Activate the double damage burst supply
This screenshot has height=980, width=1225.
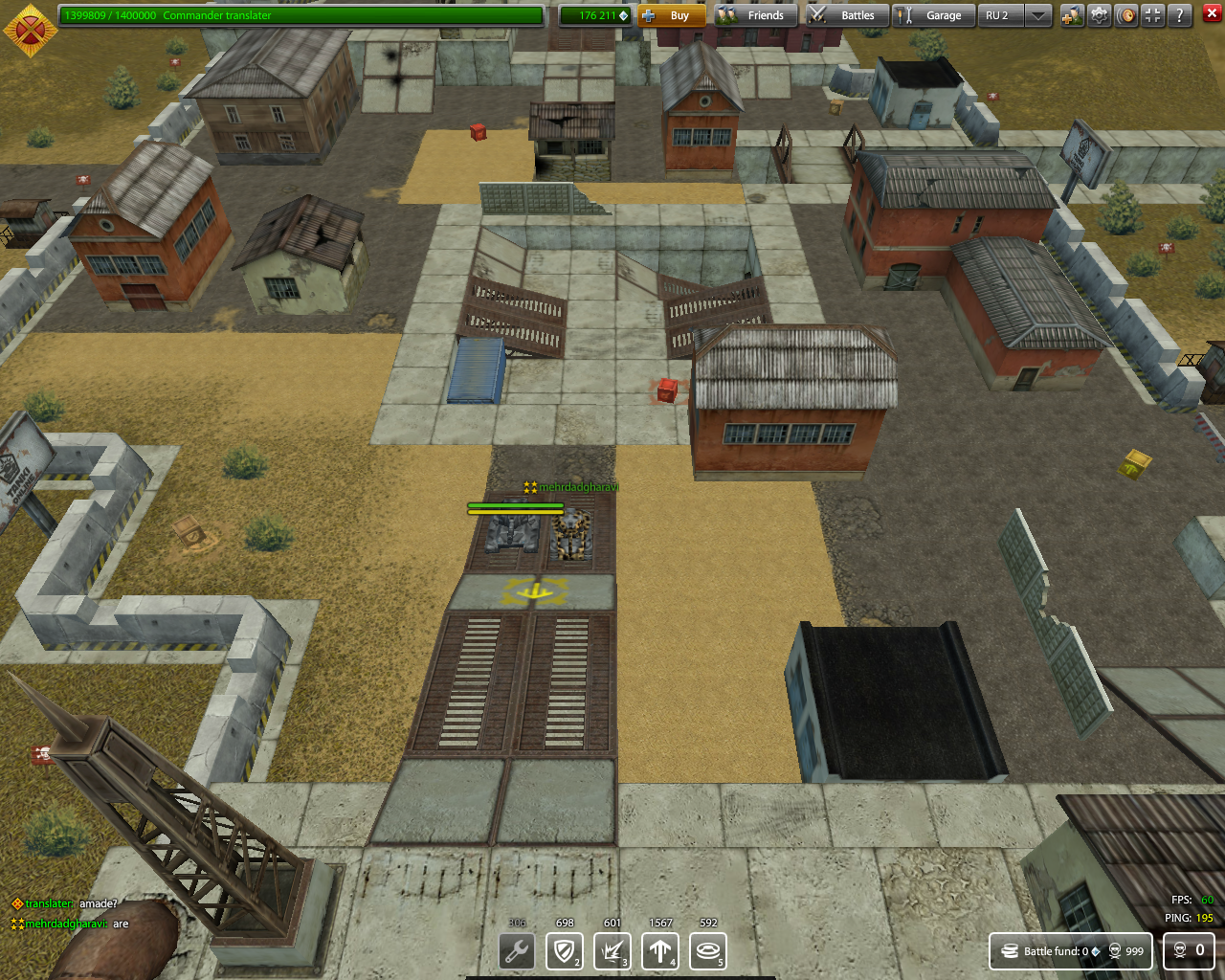point(612,951)
